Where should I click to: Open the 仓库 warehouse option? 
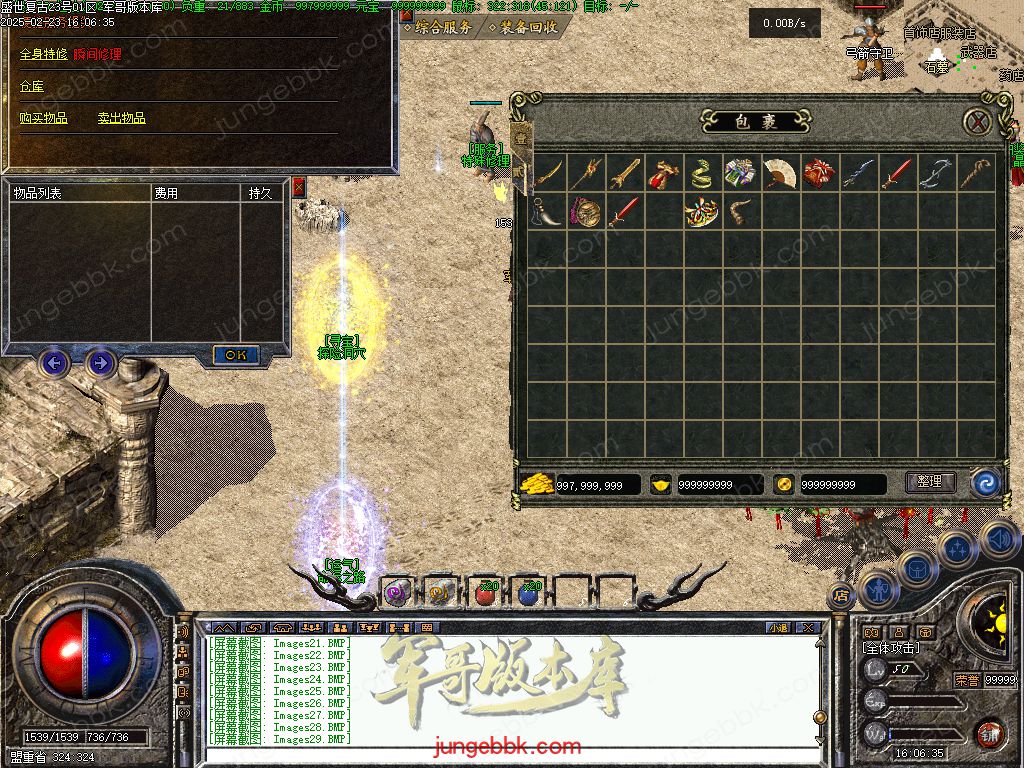tap(32, 87)
